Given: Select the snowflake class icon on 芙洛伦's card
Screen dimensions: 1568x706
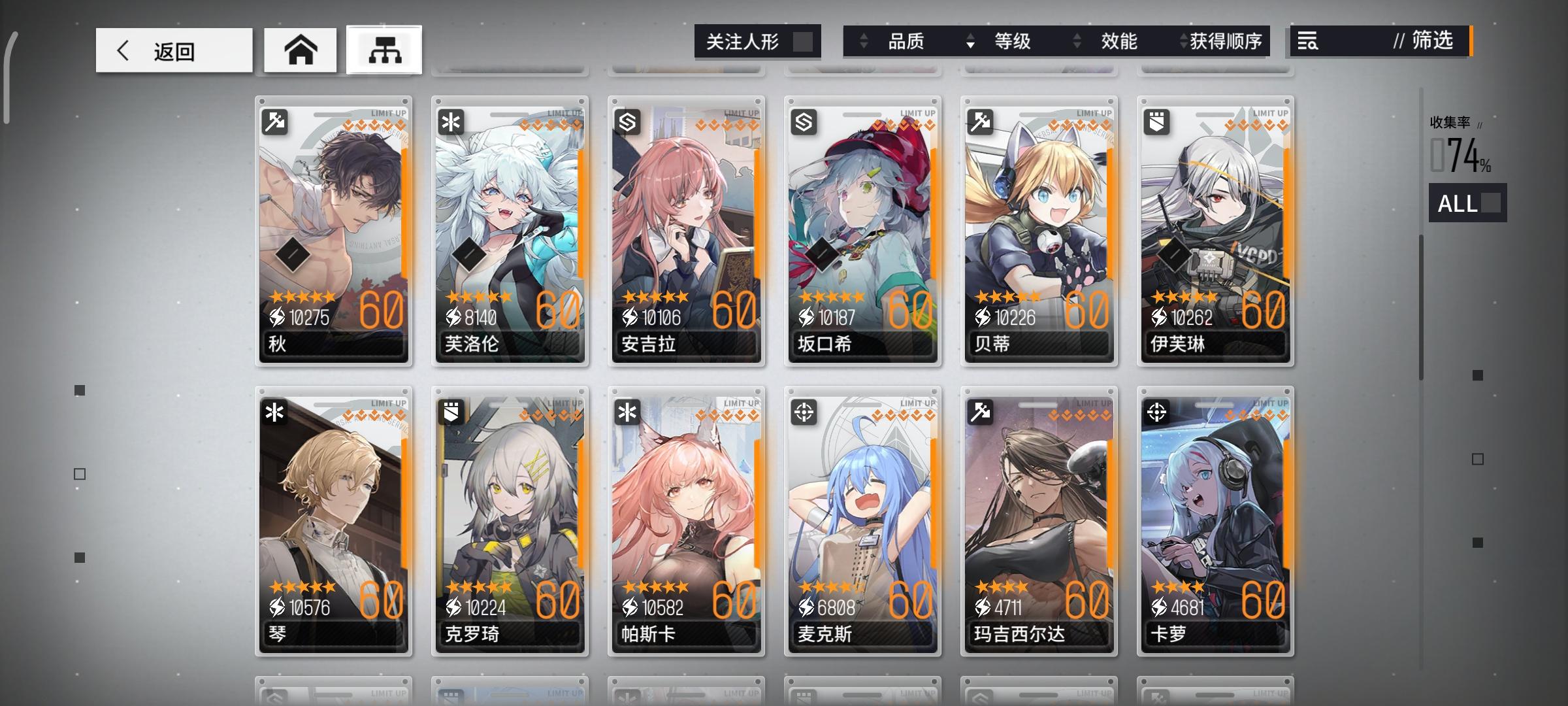Looking at the screenshot, I should coord(451,122).
